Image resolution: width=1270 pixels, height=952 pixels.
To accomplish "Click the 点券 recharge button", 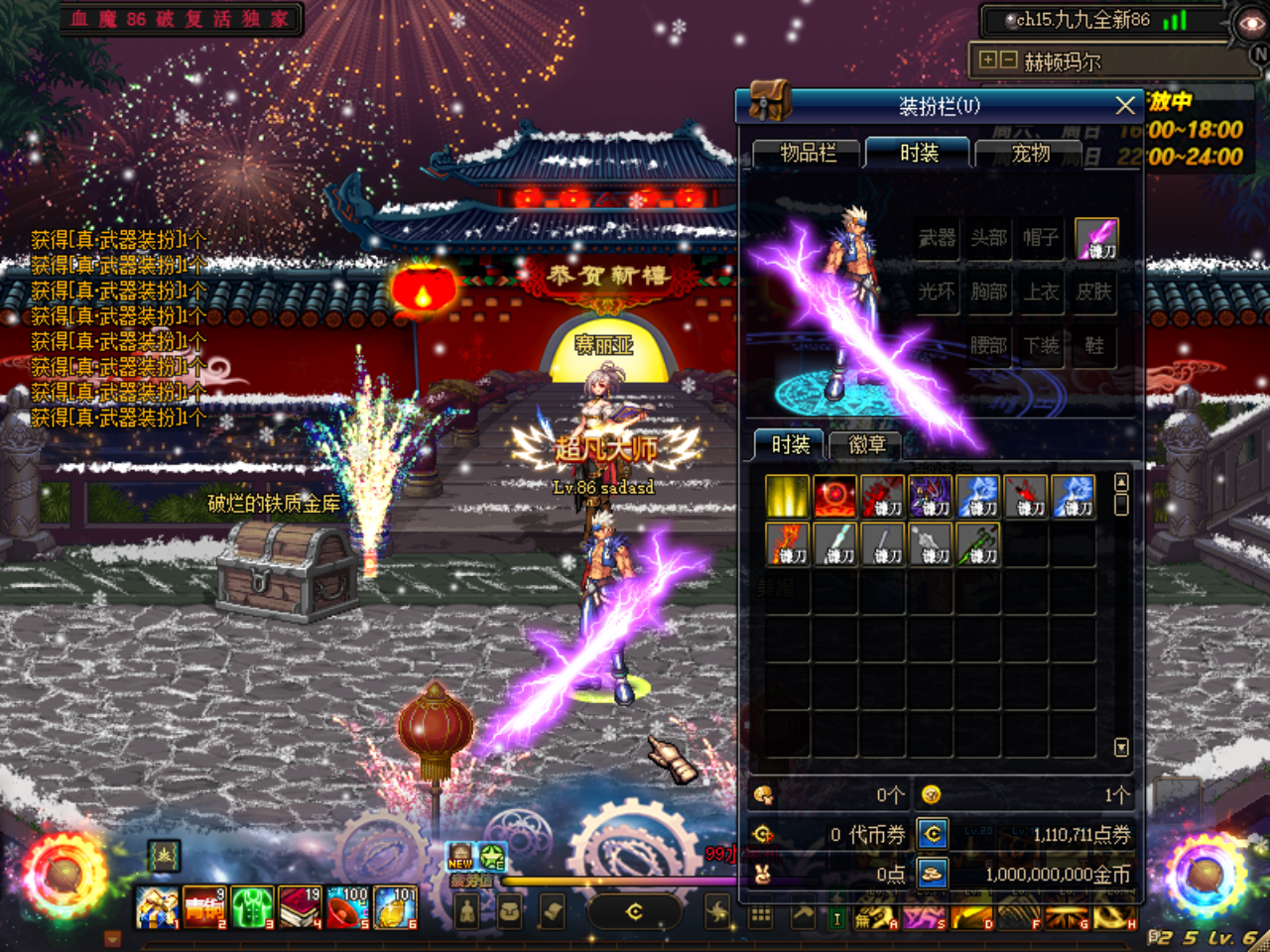I will (x=933, y=834).
